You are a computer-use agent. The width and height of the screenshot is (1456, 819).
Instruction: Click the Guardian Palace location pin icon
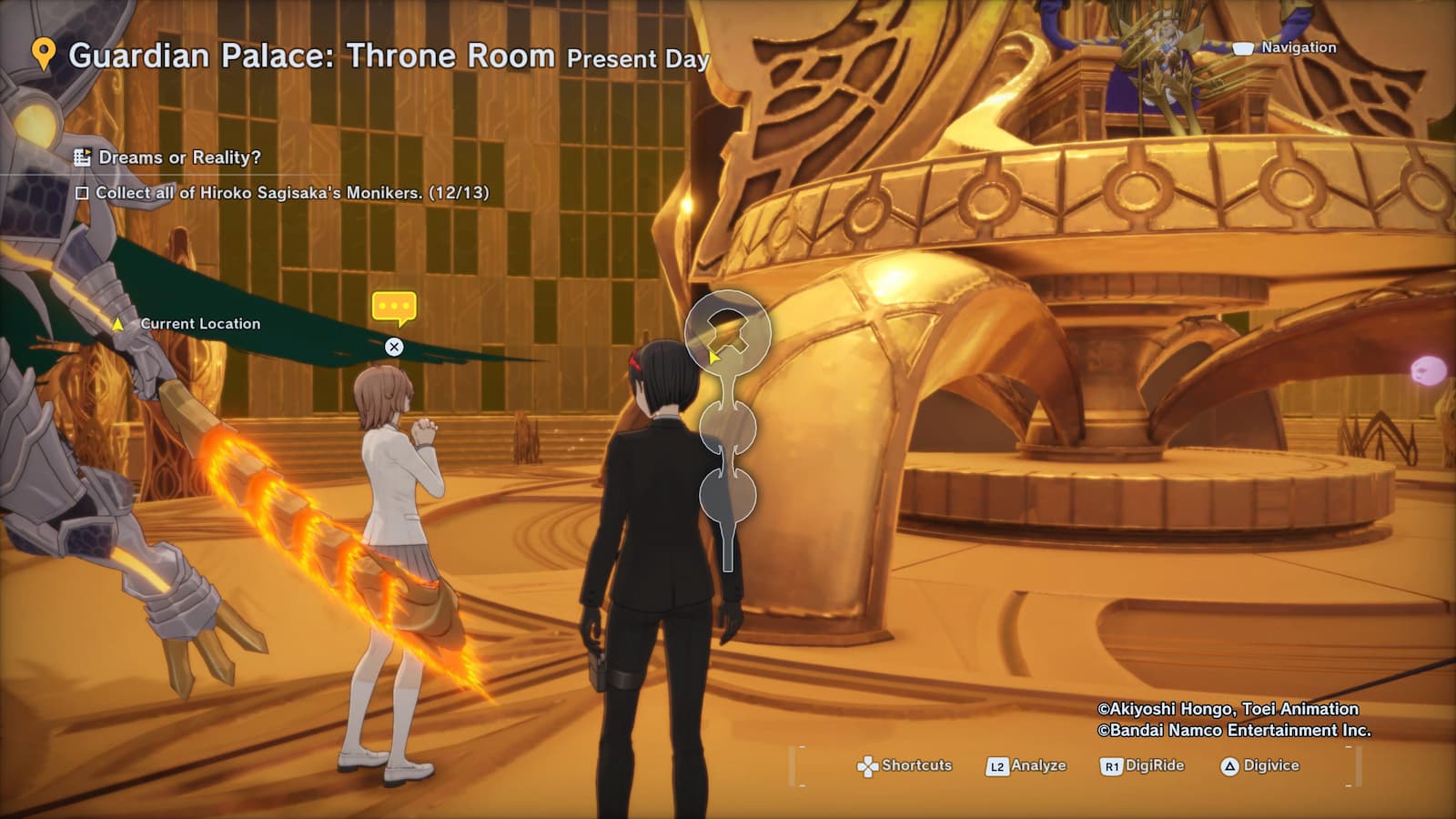point(43,55)
